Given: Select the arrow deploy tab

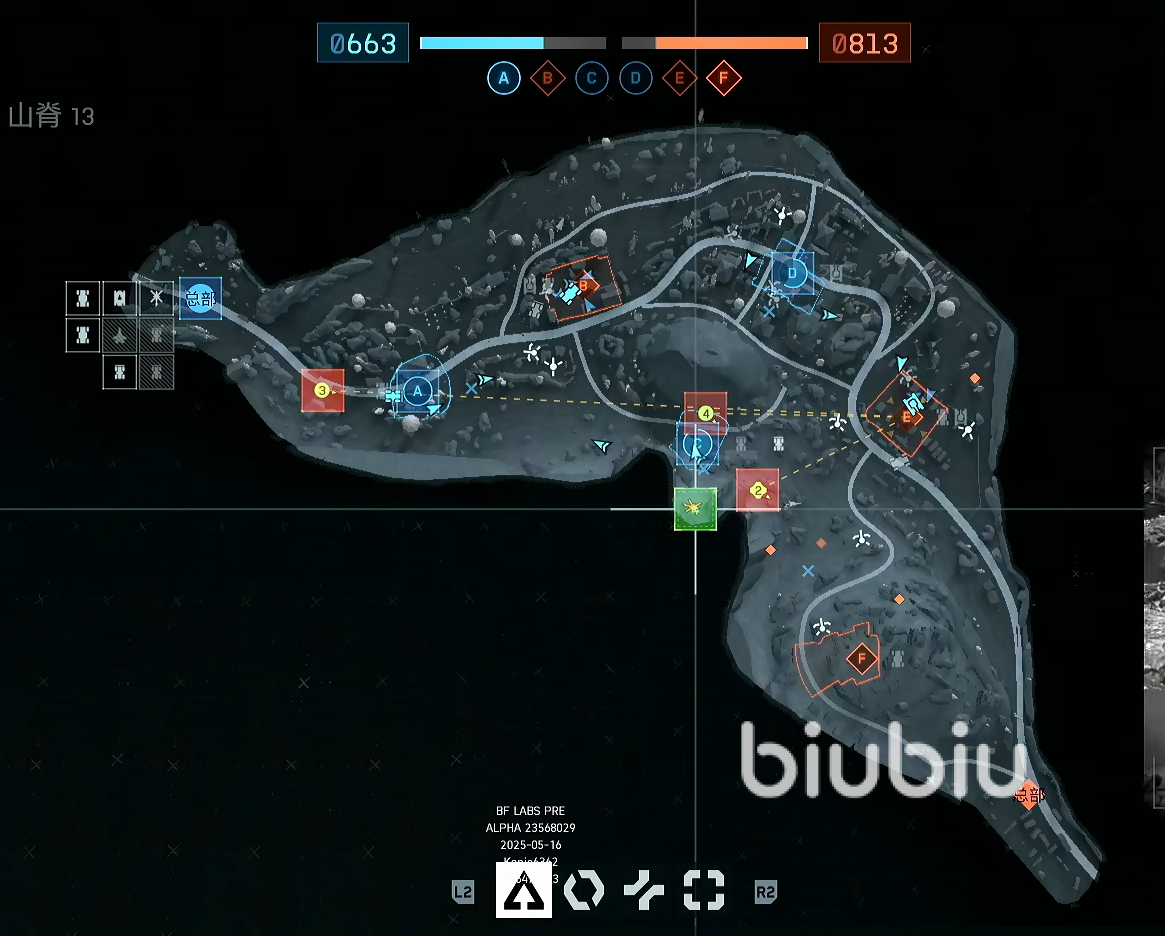Looking at the screenshot, I should tap(524, 889).
